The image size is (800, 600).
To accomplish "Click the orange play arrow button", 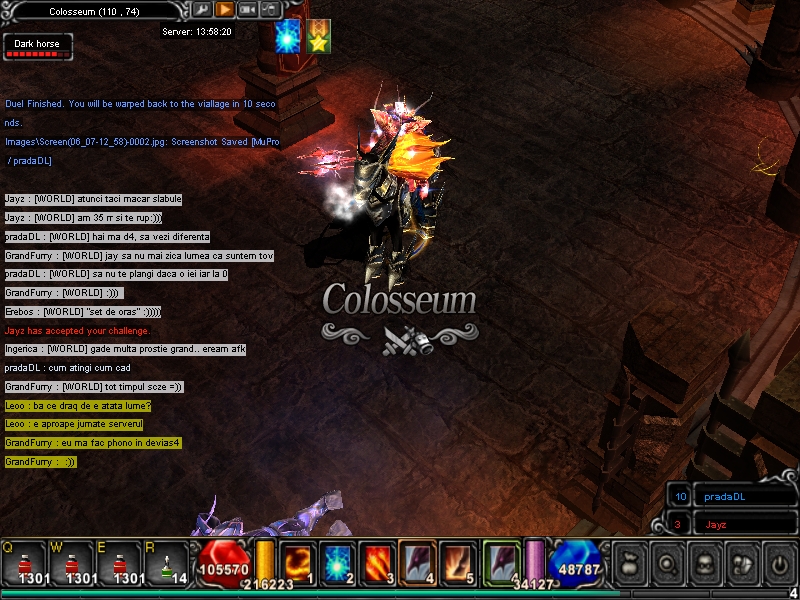I will tap(224, 10).
